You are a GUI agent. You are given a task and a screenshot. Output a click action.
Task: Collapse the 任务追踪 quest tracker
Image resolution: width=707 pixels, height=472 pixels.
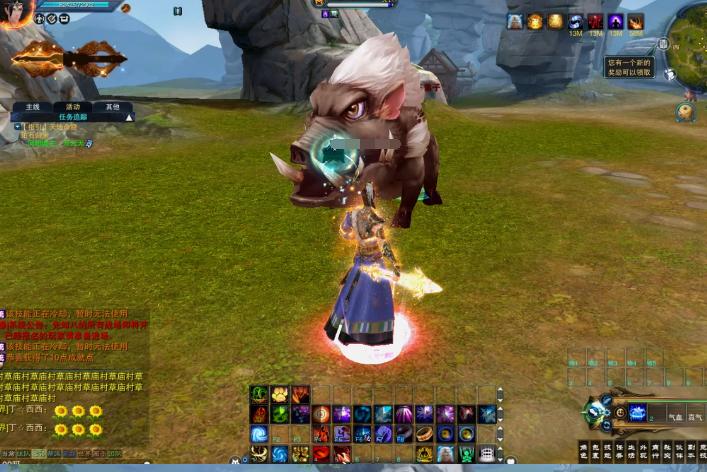pos(129,117)
